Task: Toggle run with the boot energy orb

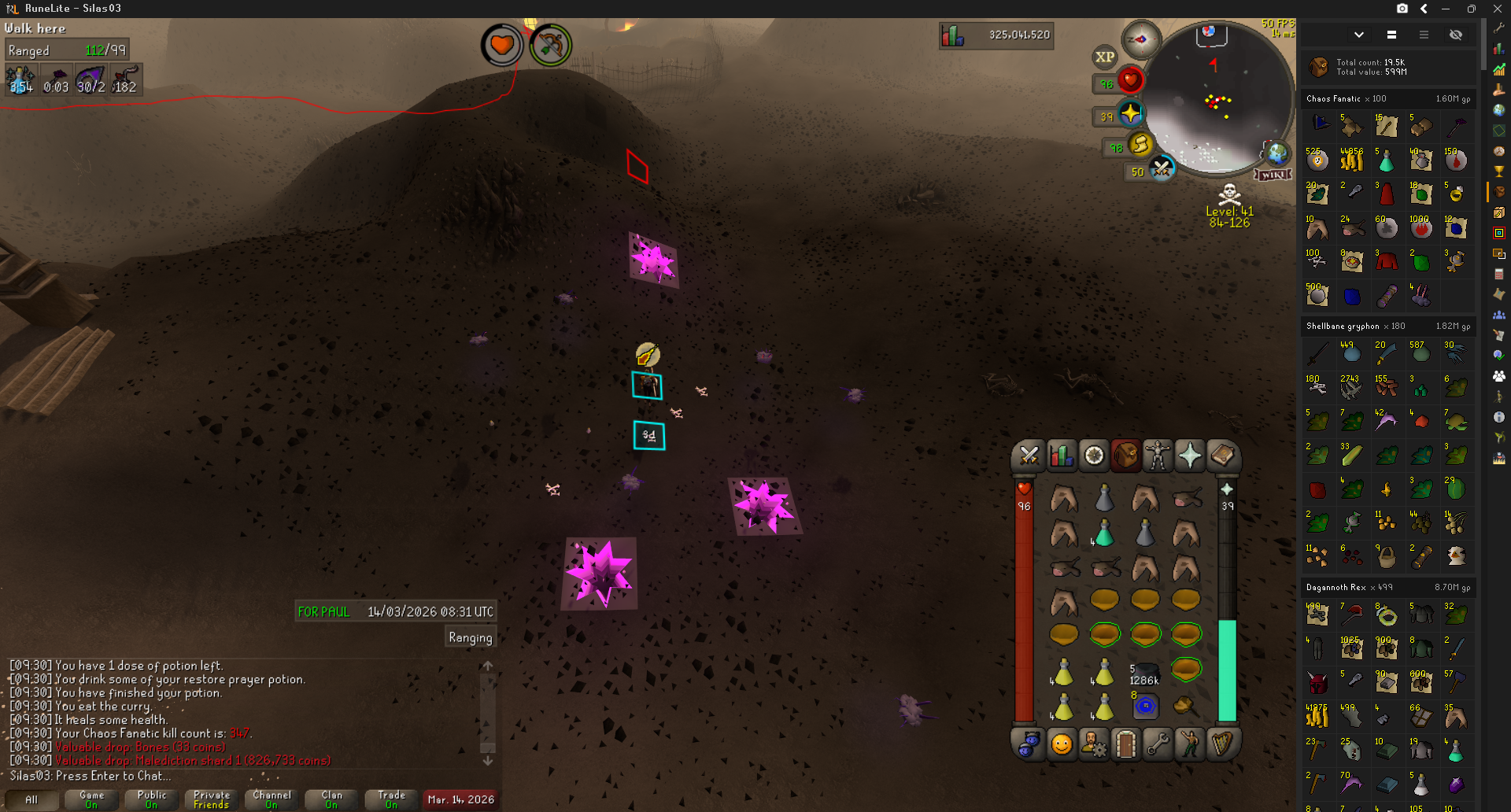Action: pyautogui.click(x=1140, y=145)
